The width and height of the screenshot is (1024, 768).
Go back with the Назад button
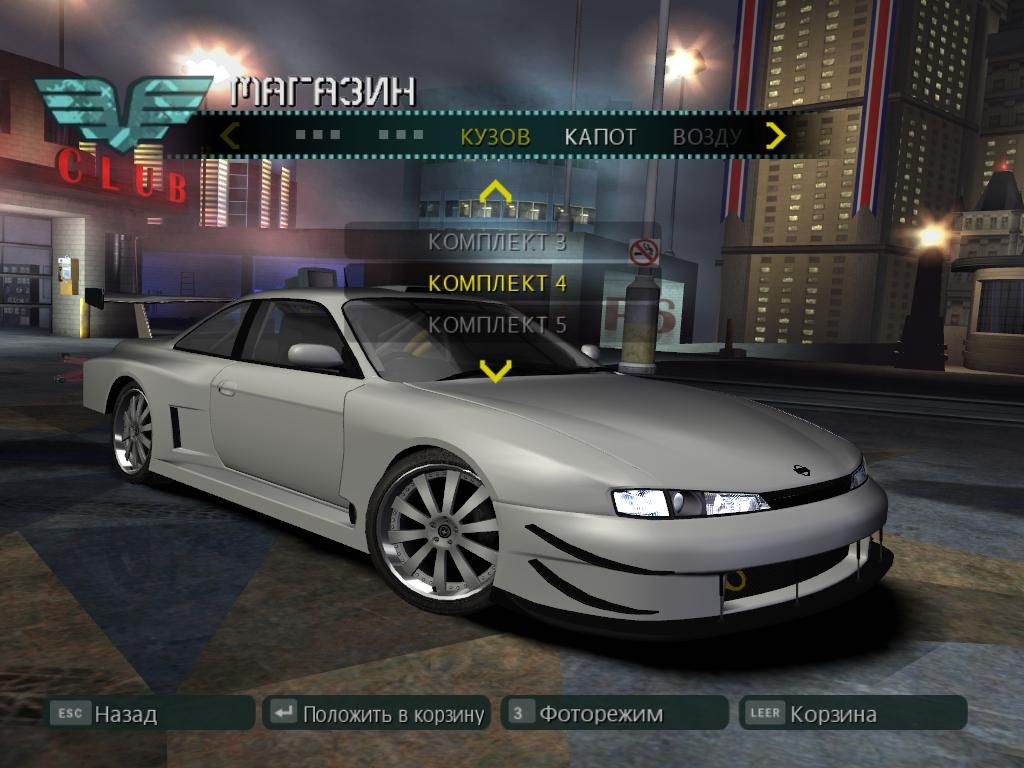tap(152, 713)
